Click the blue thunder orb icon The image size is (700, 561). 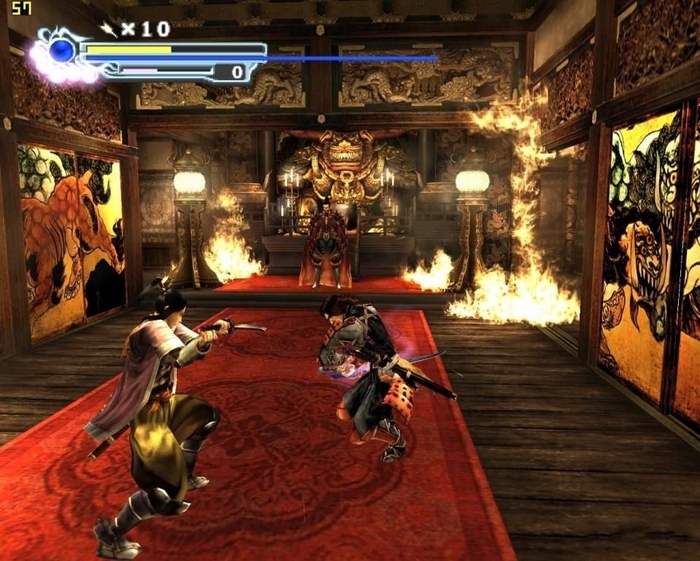pyautogui.click(x=62, y=50)
